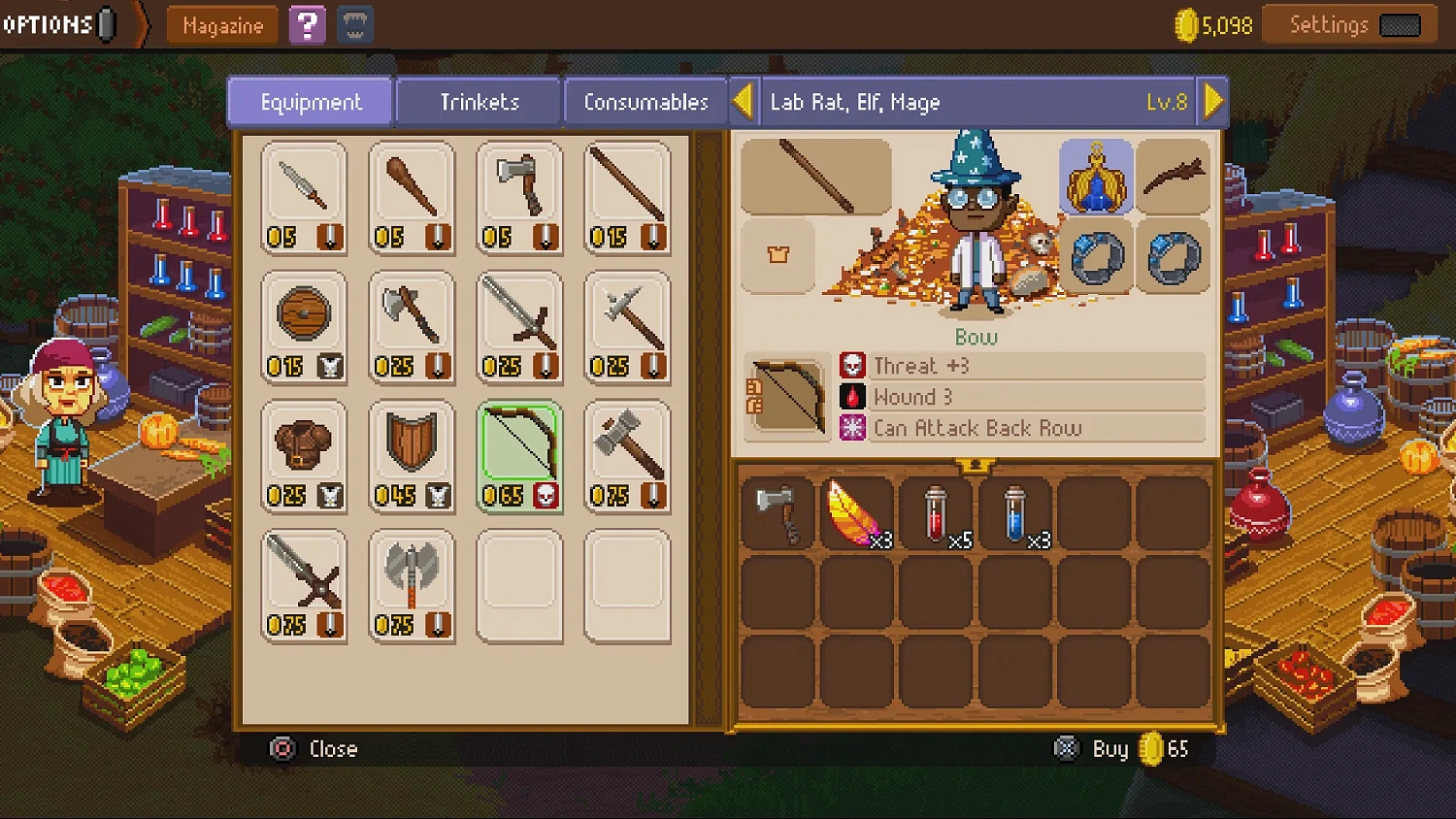The image size is (1456, 819).
Task: Select the left sapphire ring slot
Action: [x=1097, y=257]
